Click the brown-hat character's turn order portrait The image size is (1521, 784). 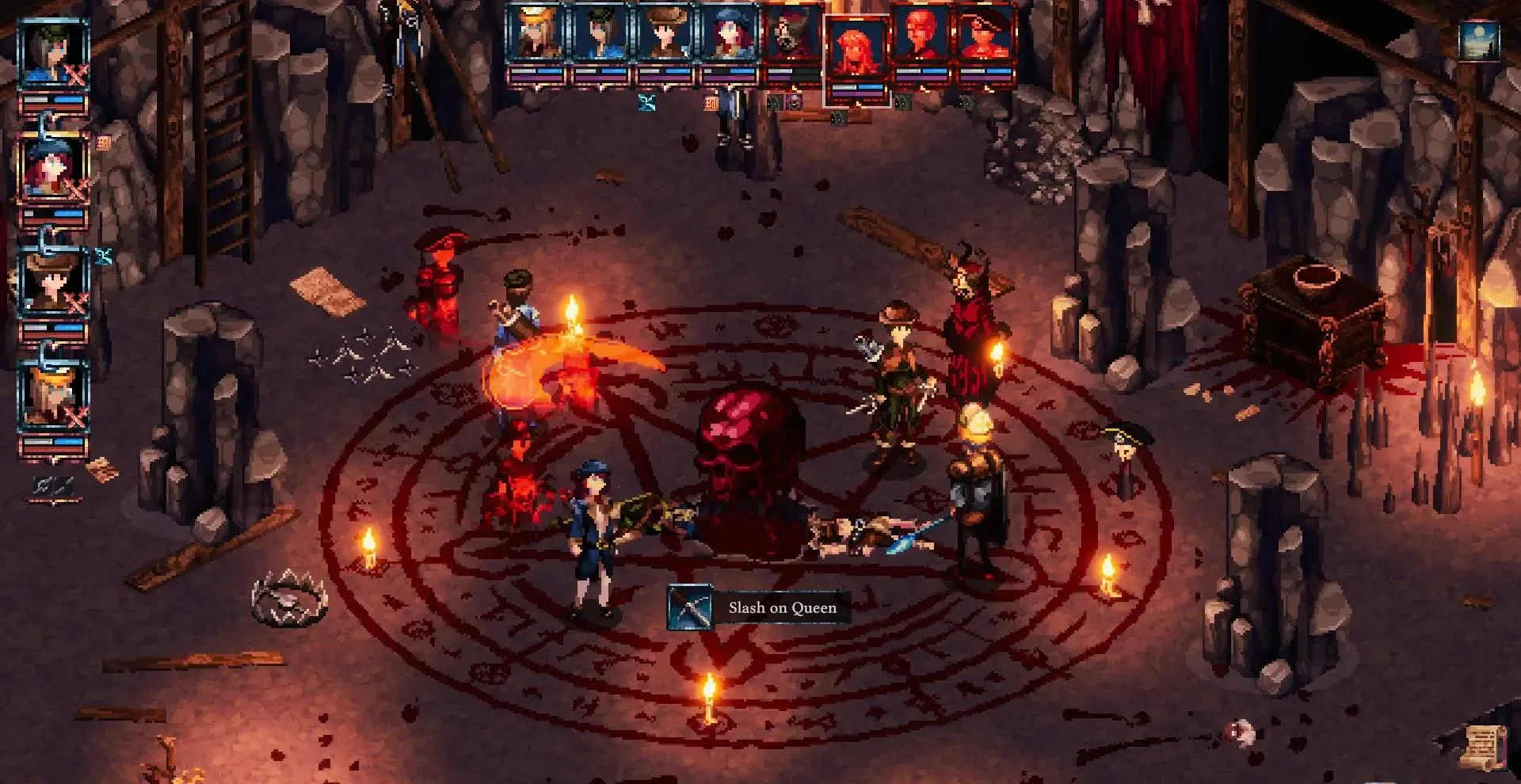click(x=665, y=36)
